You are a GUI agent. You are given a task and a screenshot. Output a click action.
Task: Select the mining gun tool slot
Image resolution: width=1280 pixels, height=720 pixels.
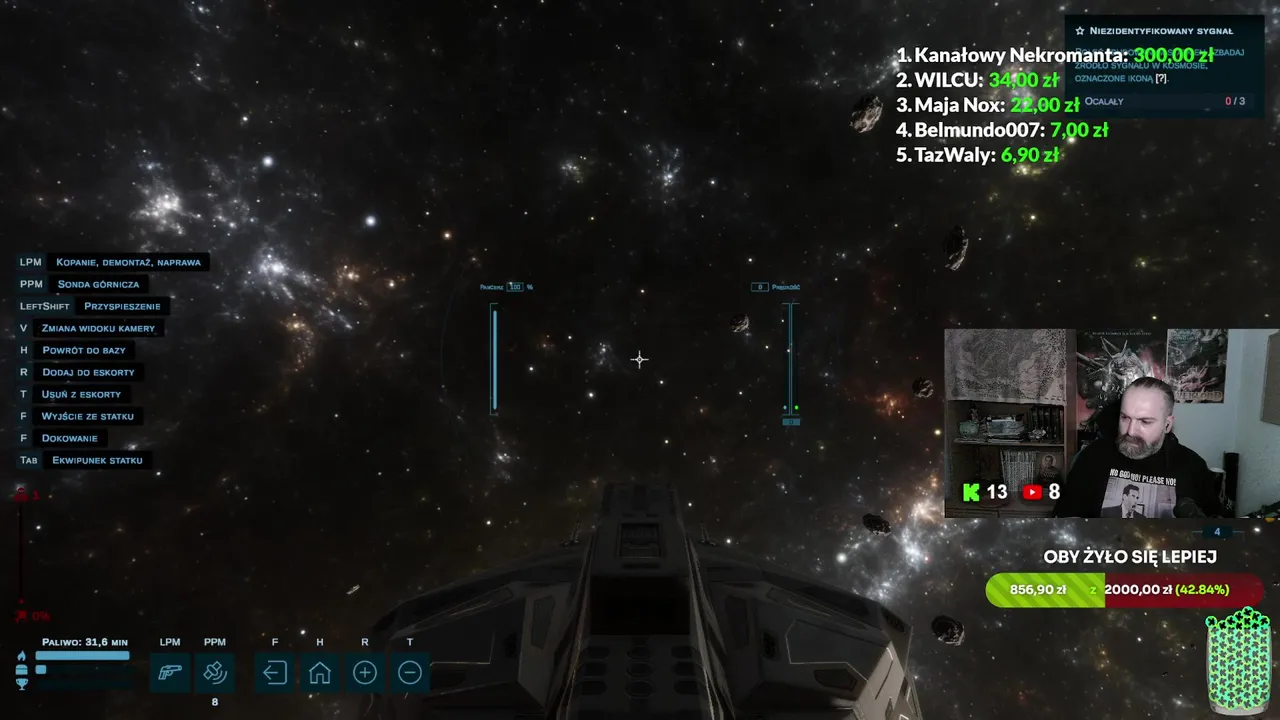[170, 673]
